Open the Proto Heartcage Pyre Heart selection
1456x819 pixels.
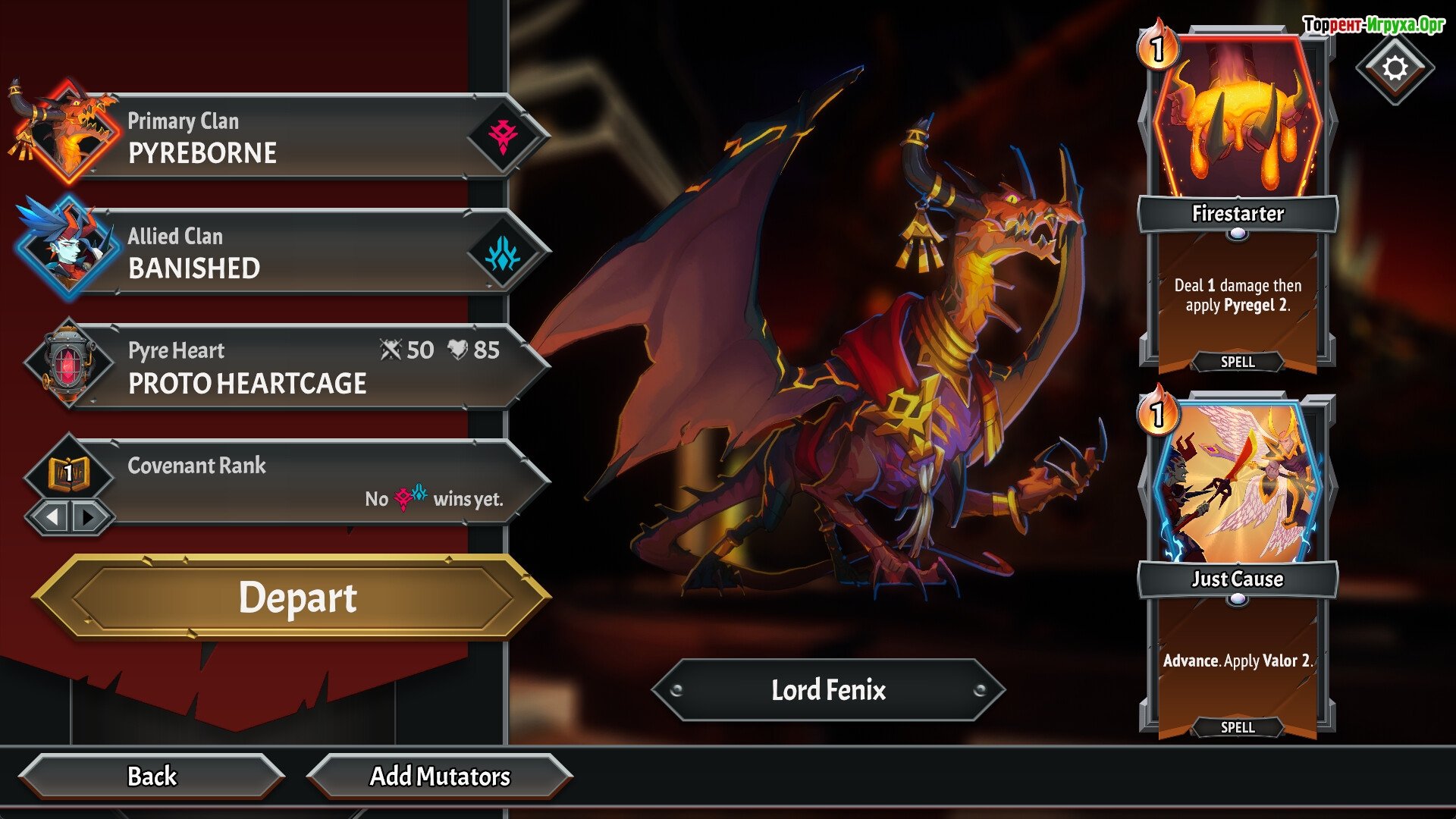click(x=303, y=368)
